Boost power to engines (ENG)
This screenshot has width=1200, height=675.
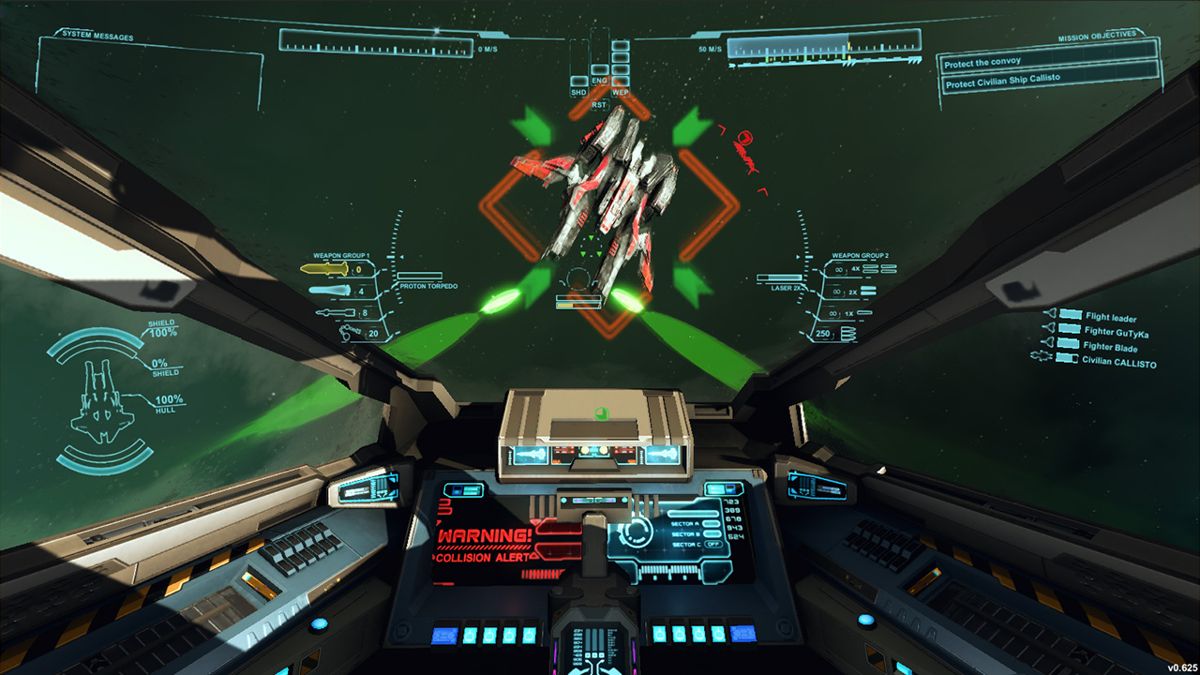coord(599,81)
